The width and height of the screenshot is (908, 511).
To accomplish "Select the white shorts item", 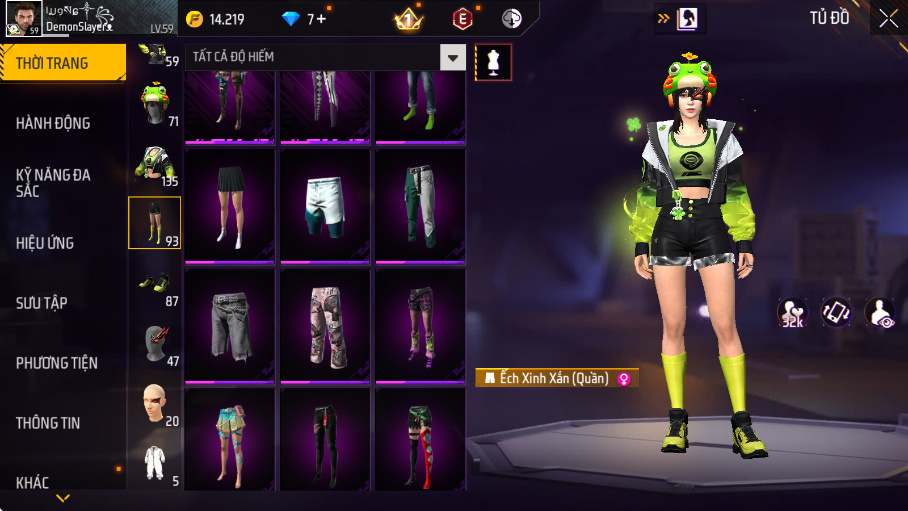I will coord(325,204).
